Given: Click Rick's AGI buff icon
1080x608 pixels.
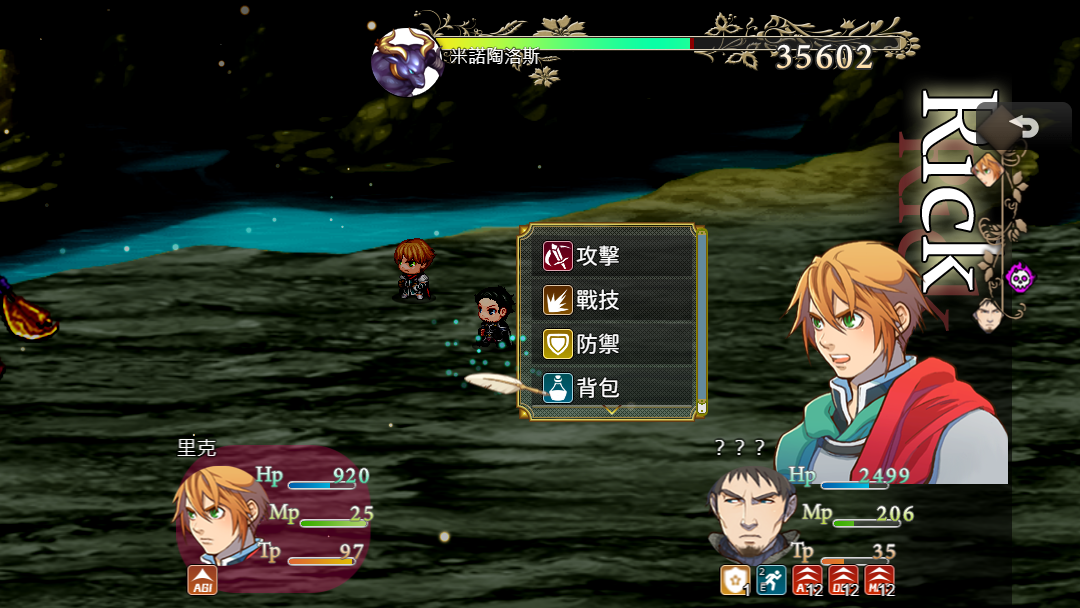Looking at the screenshot, I should 202,580.
